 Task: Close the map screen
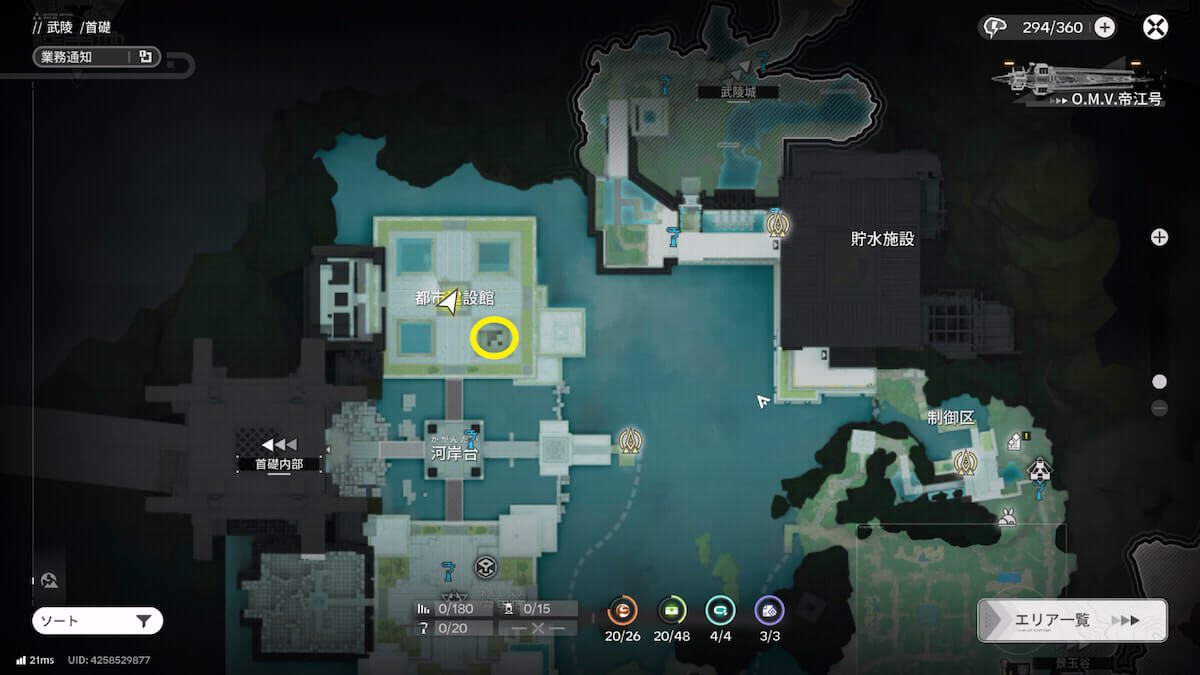point(1155,27)
